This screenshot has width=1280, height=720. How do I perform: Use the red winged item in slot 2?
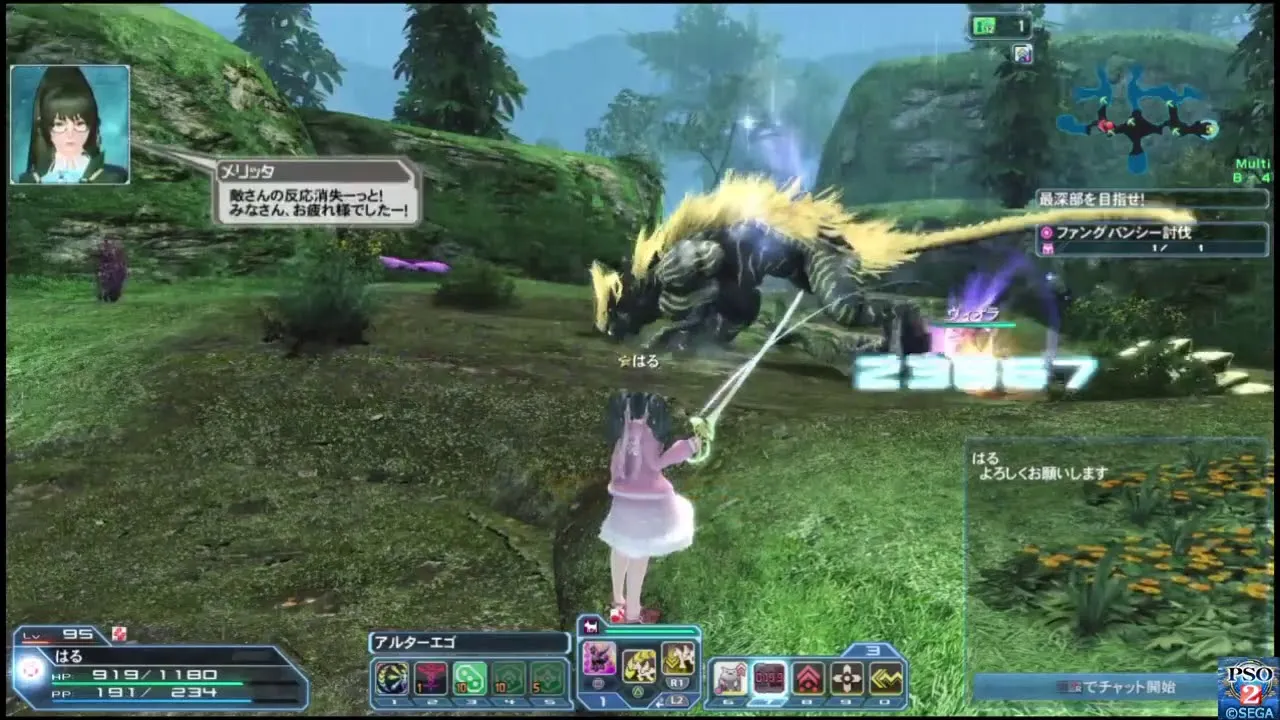[430, 679]
